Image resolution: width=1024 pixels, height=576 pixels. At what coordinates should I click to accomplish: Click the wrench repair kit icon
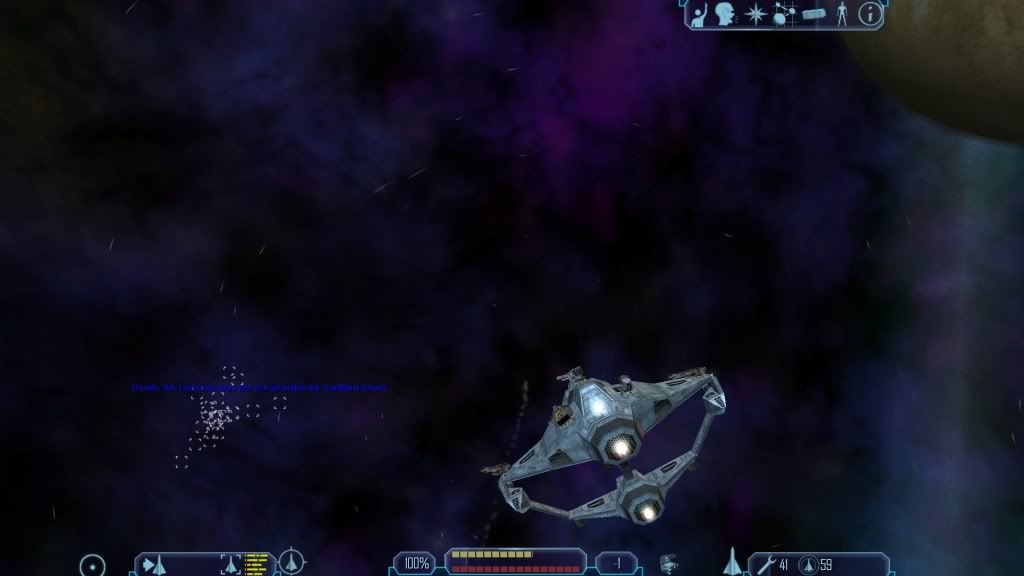pyautogui.click(x=765, y=565)
